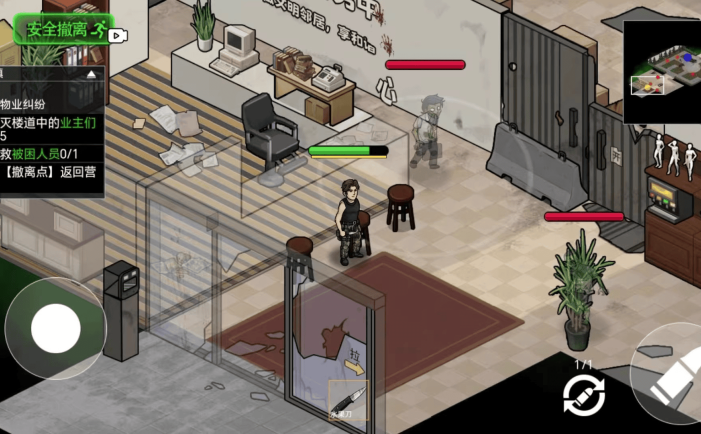The image size is (701, 434).
Task: Open the minimap
Action: tap(661, 71)
